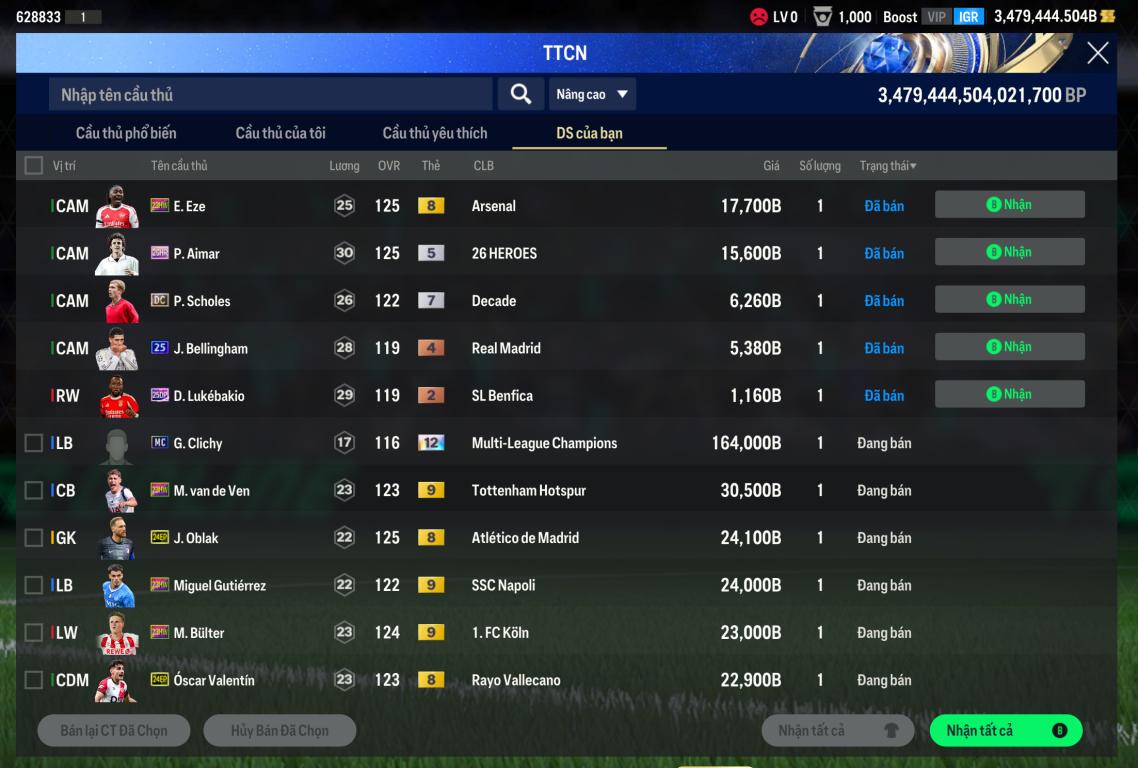The height and width of the screenshot is (768, 1138).
Task: Mark the M. Bülter row checkbox
Action: click(x=34, y=633)
